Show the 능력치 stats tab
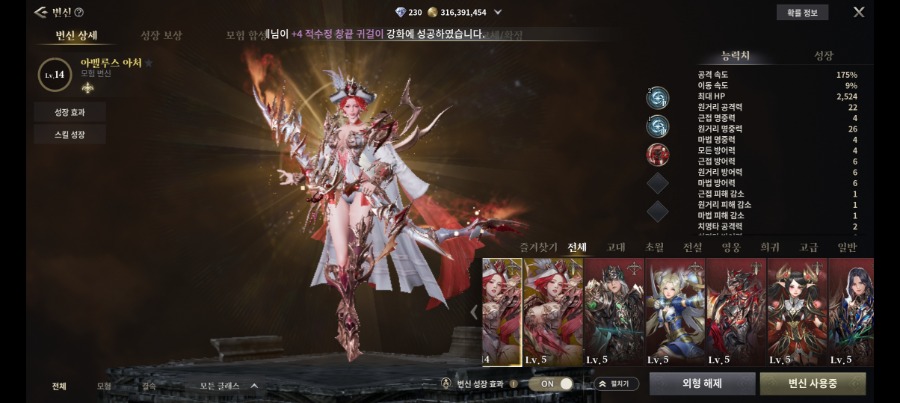Image resolution: width=900 pixels, height=403 pixels. coord(739,56)
